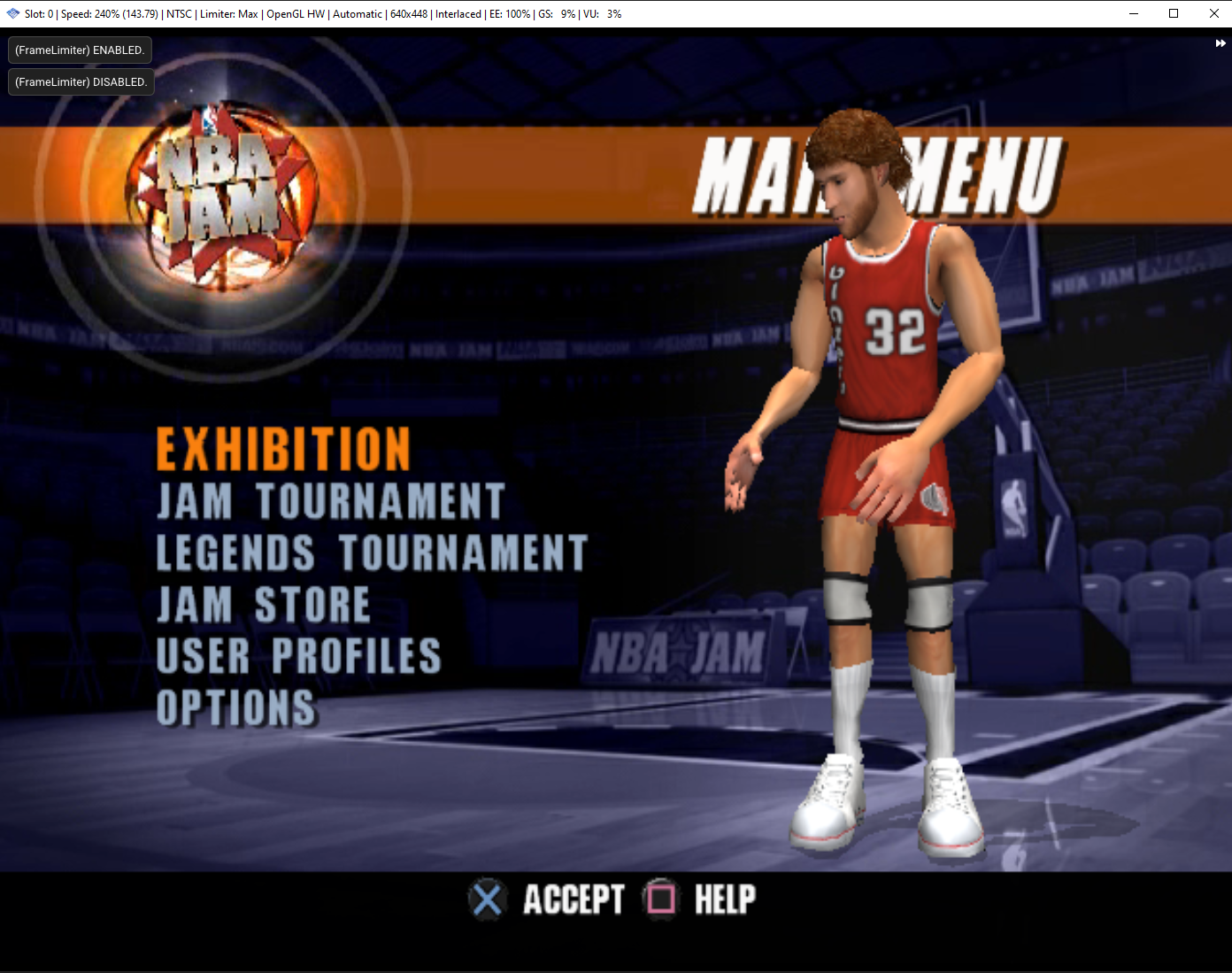Click the NTSC region indicator in the status bar
The image size is (1232, 973).
click(179, 13)
